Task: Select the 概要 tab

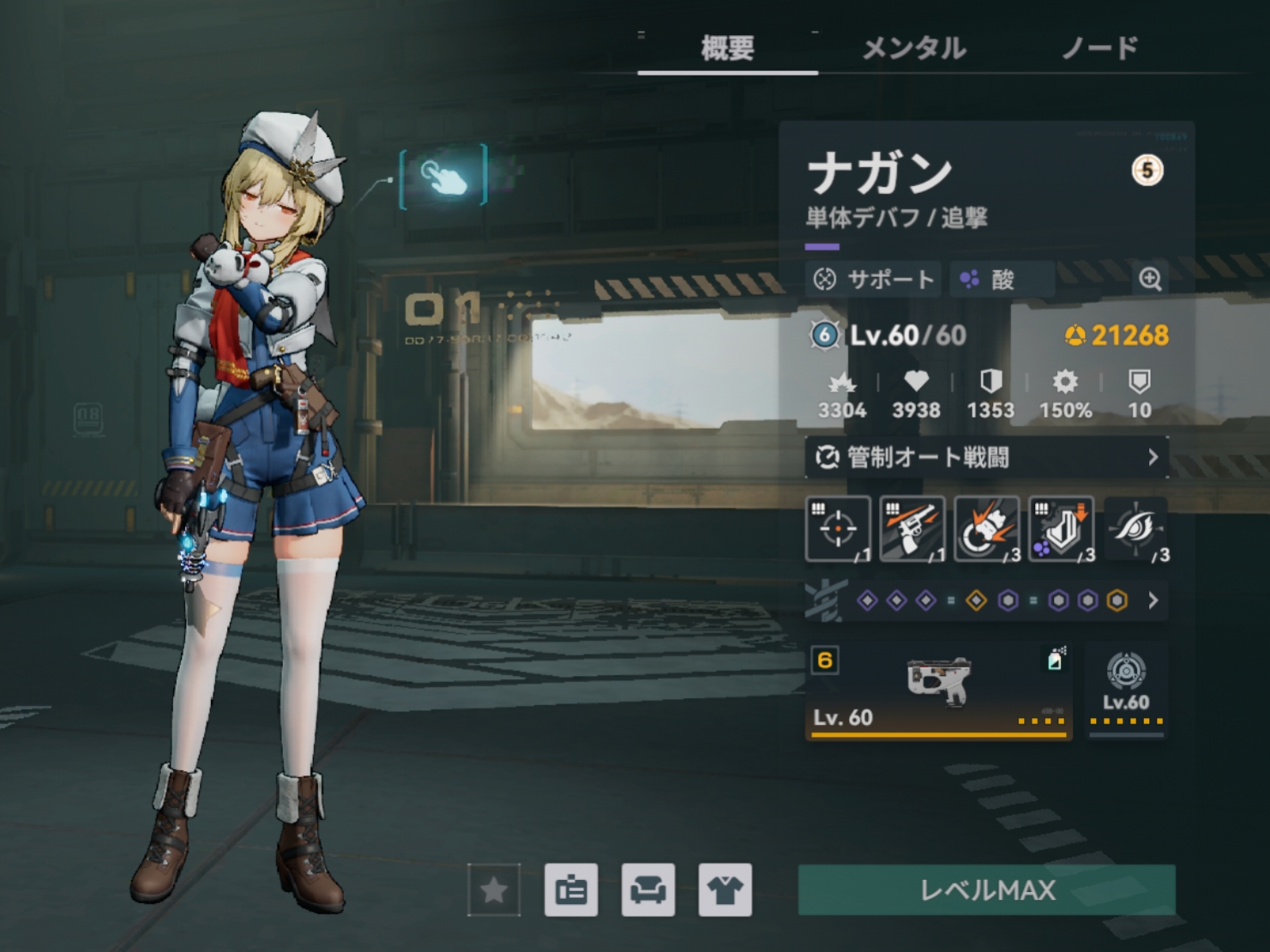Action: [x=727, y=48]
